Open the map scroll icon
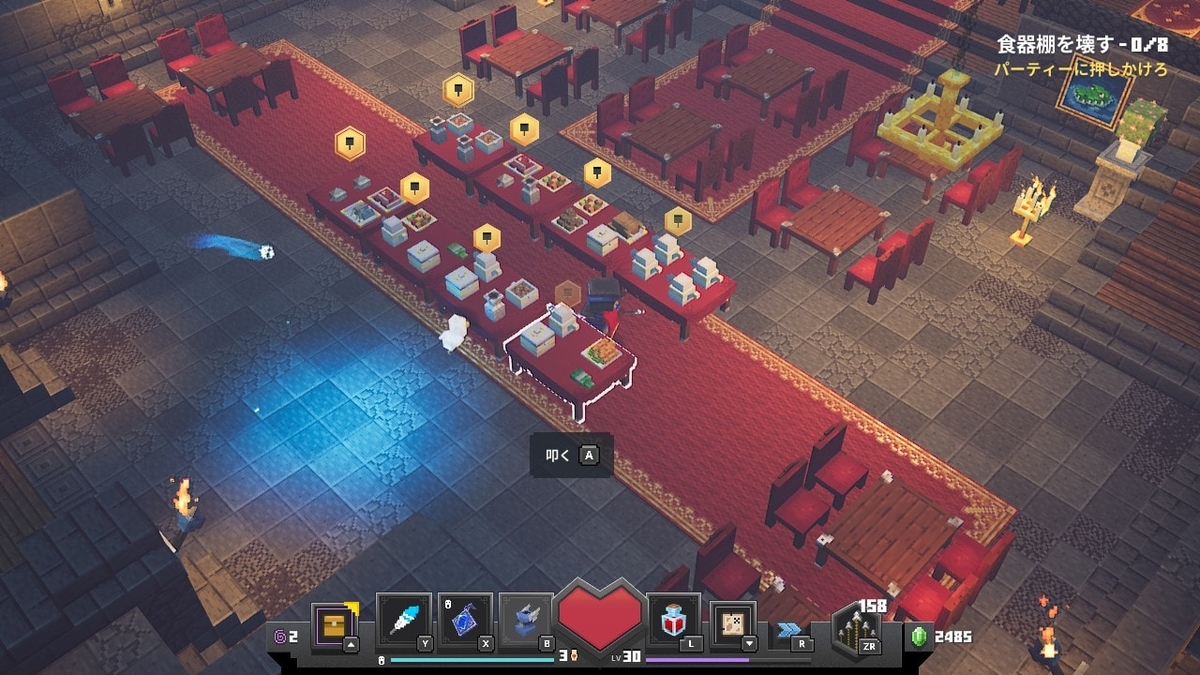 733,624
